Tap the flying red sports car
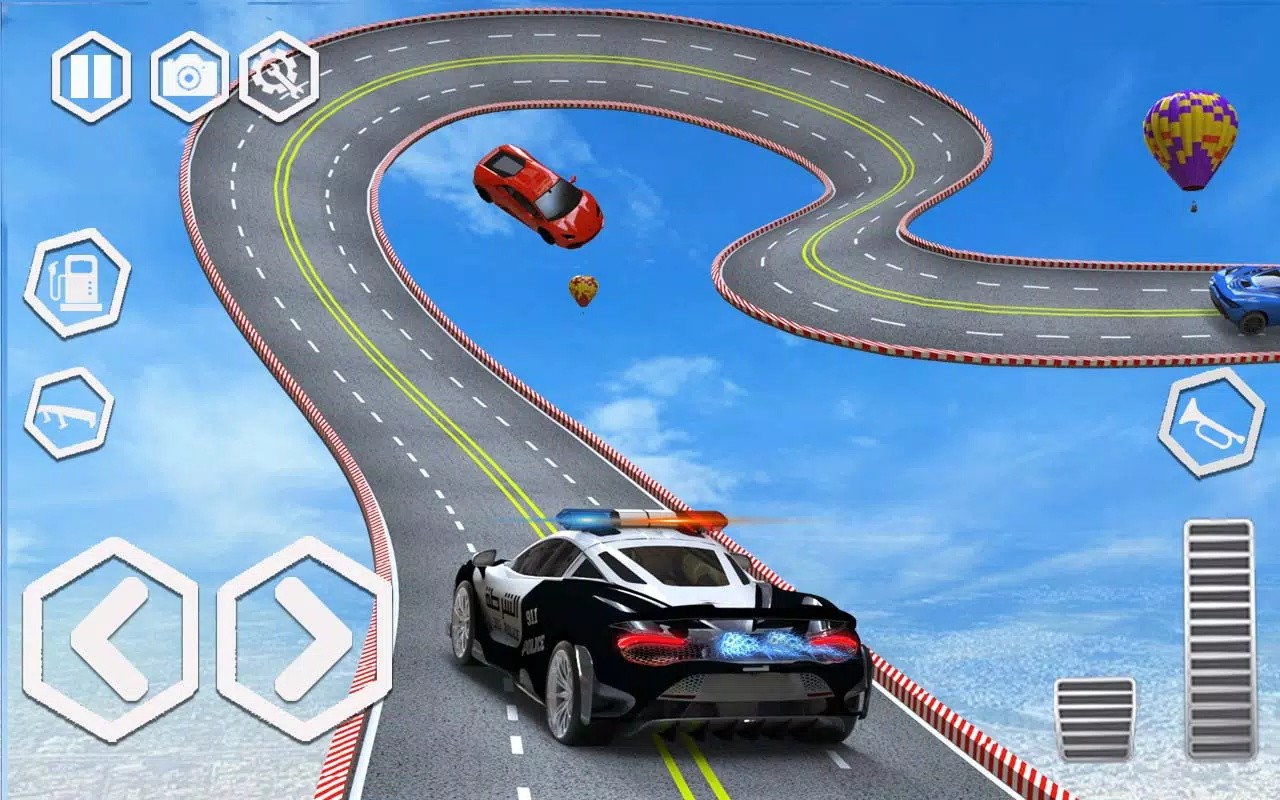The image size is (1280, 800). (535, 190)
